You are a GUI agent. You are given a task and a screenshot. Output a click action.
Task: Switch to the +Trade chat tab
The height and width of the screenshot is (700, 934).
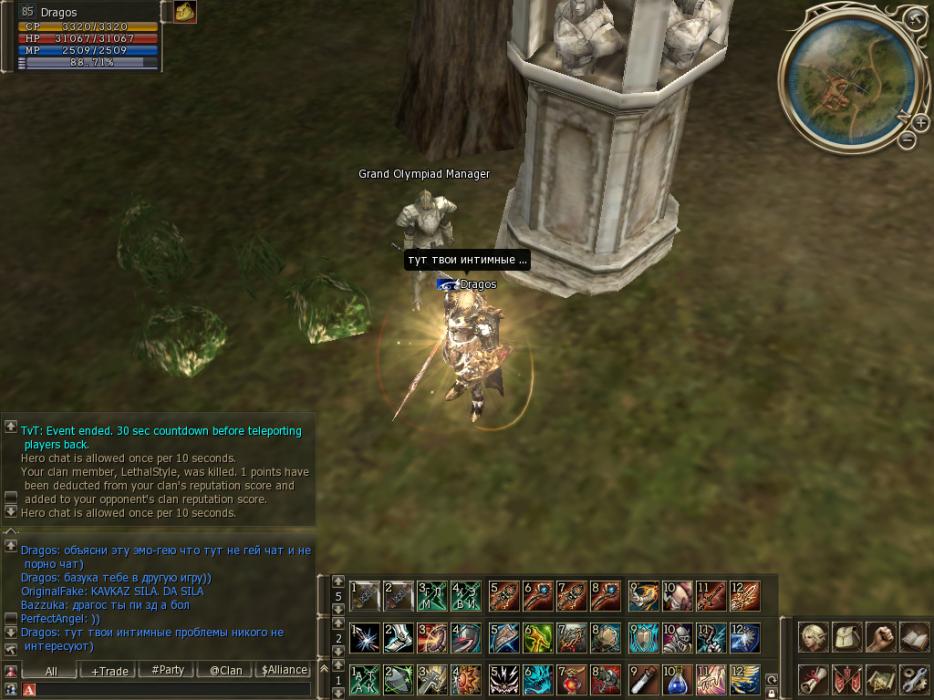pos(108,671)
